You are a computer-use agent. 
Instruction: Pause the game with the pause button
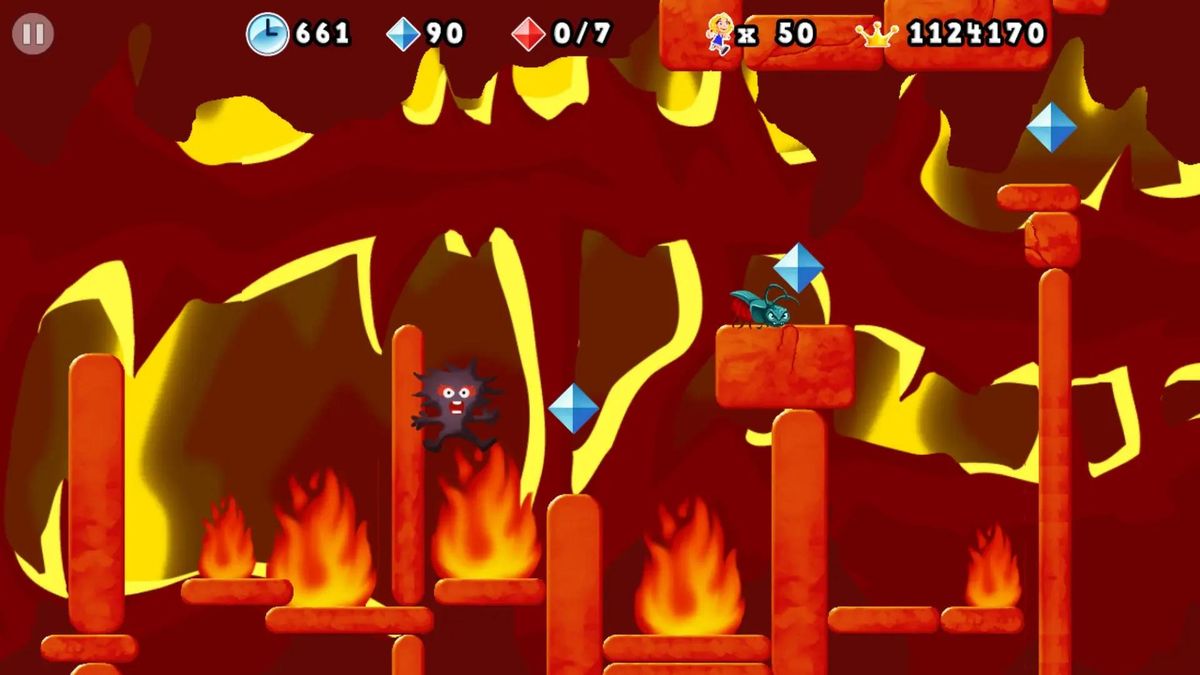[33, 35]
